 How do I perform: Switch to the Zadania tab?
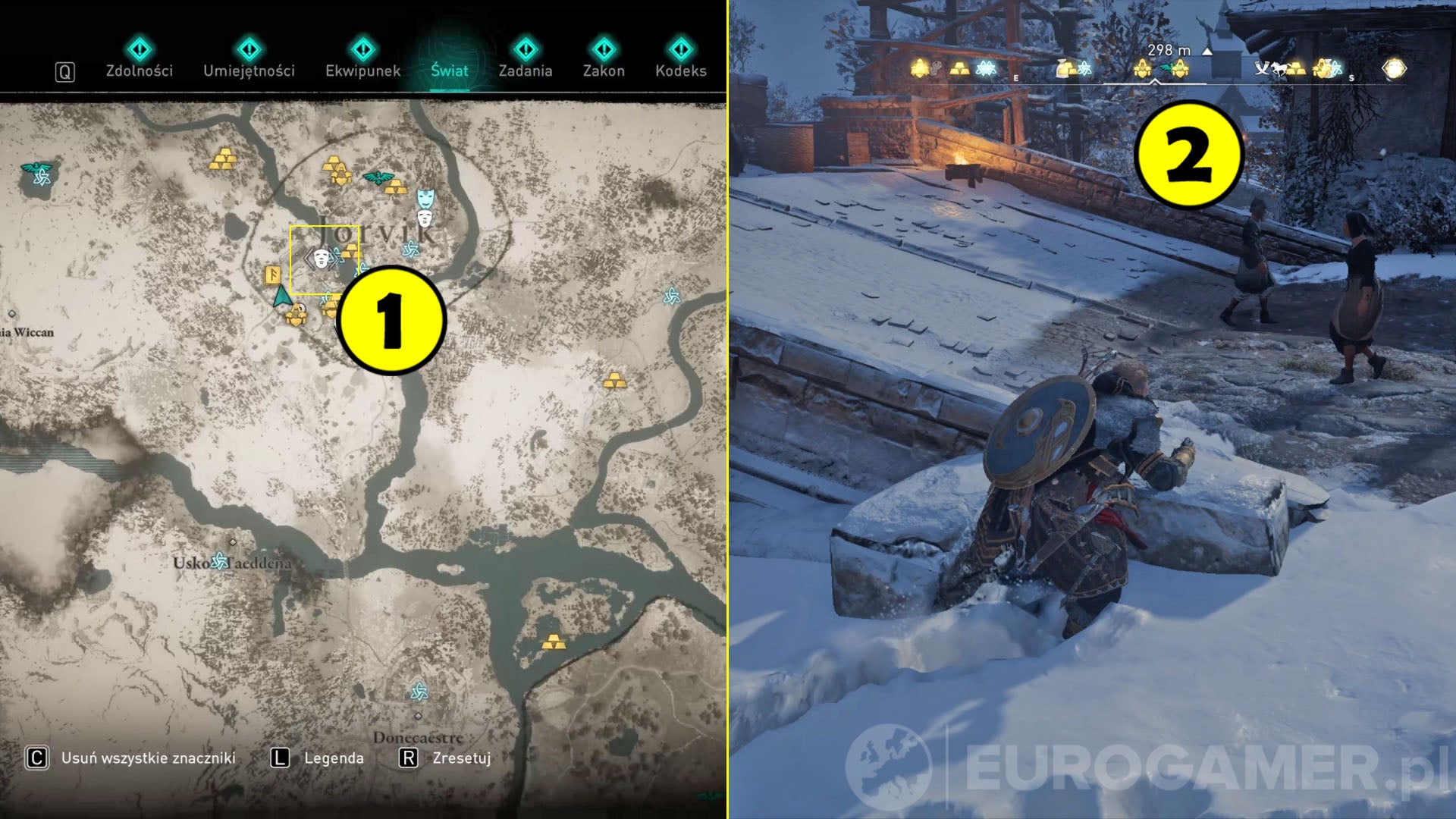tap(526, 71)
